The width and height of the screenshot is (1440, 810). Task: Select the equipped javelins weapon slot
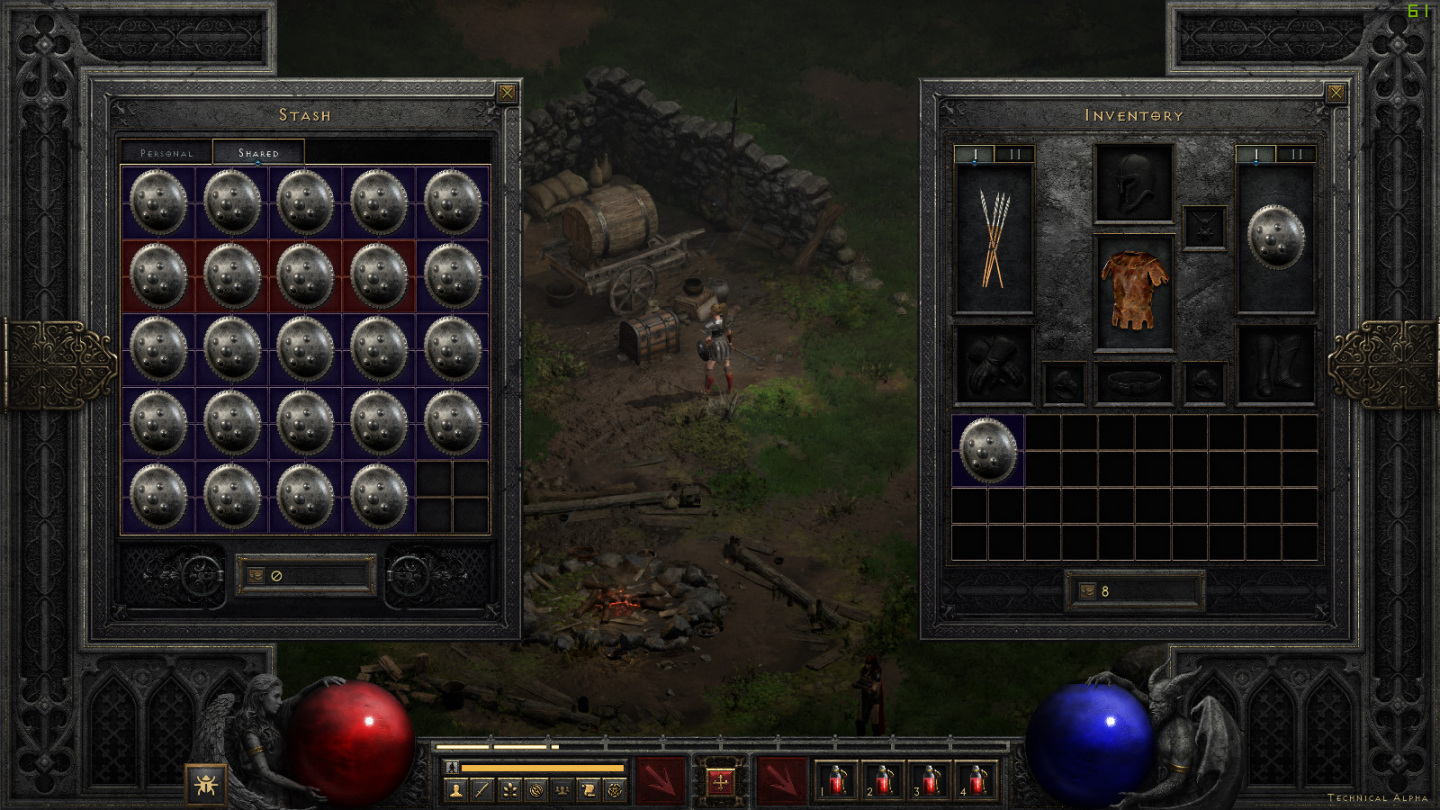[994, 240]
